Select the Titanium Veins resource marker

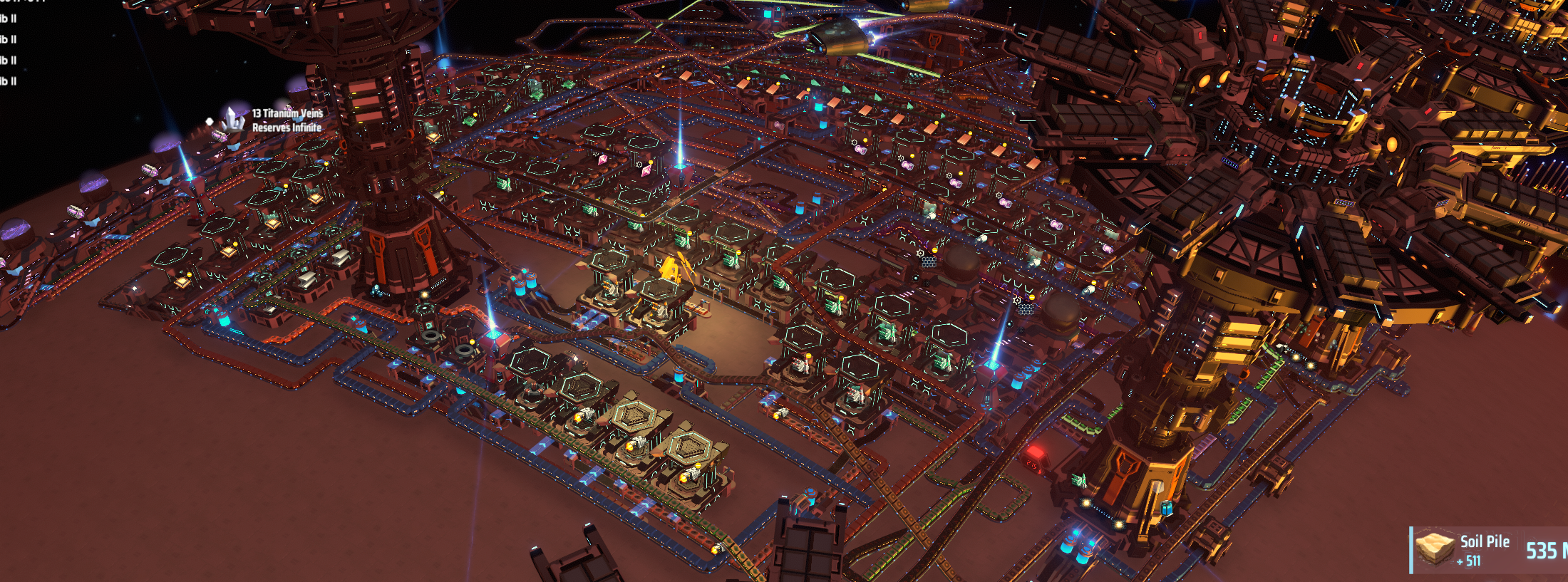[x=233, y=119]
